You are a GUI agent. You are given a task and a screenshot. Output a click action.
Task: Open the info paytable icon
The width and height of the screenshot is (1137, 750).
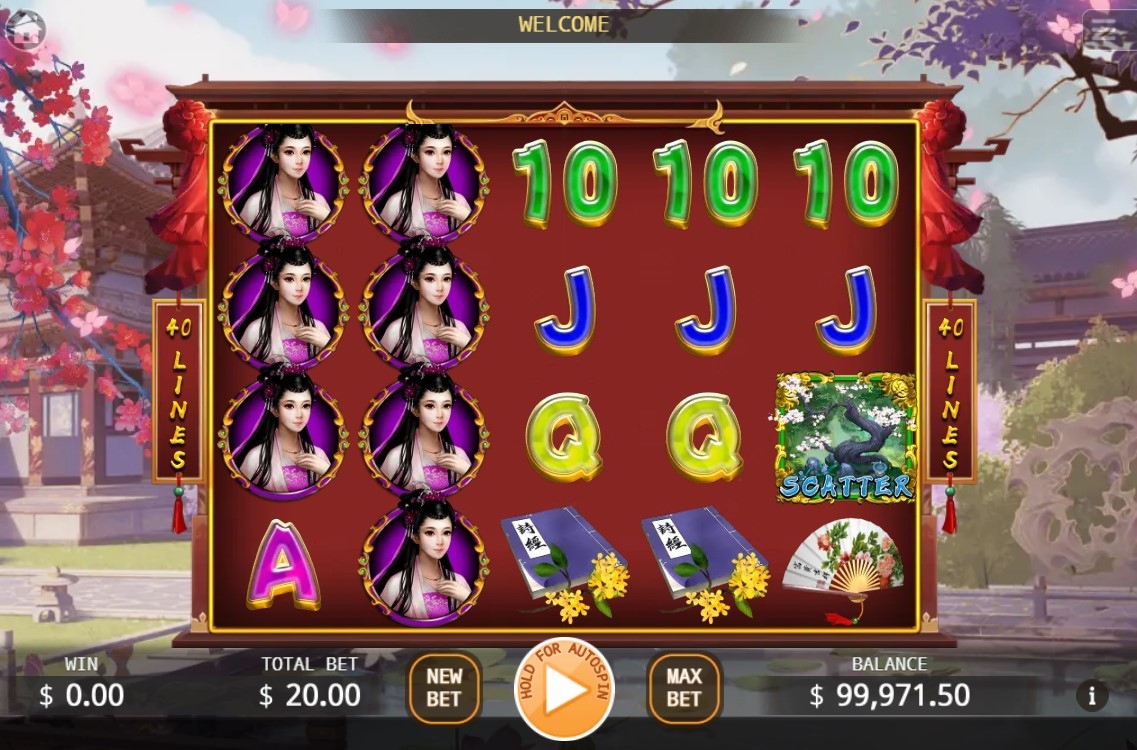click(1092, 696)
